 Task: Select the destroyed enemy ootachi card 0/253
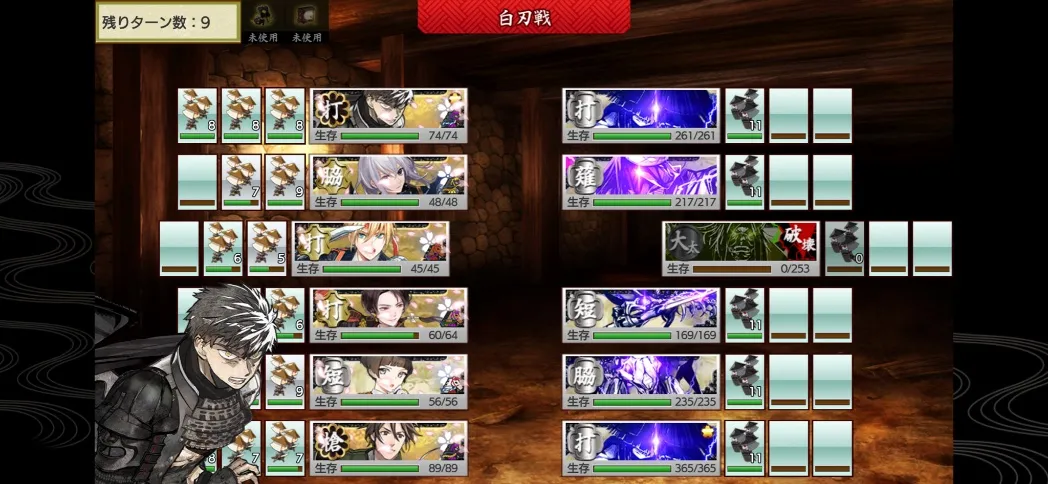[x=740, y=249]
